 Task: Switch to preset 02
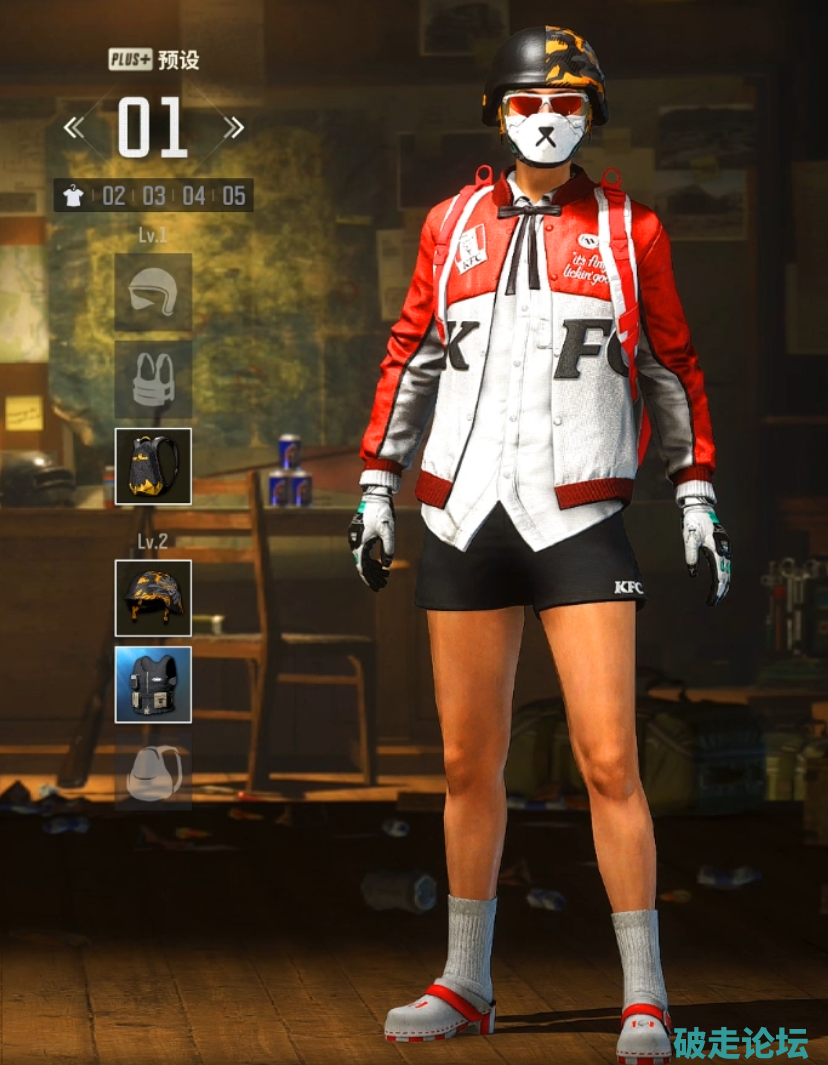[x=114, y=196]
